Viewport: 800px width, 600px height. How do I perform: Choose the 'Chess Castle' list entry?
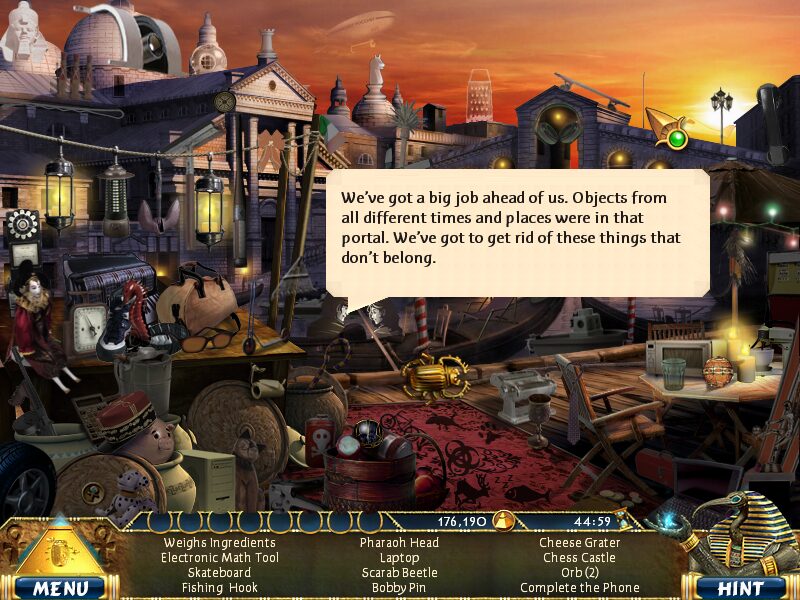click(580, 558)
